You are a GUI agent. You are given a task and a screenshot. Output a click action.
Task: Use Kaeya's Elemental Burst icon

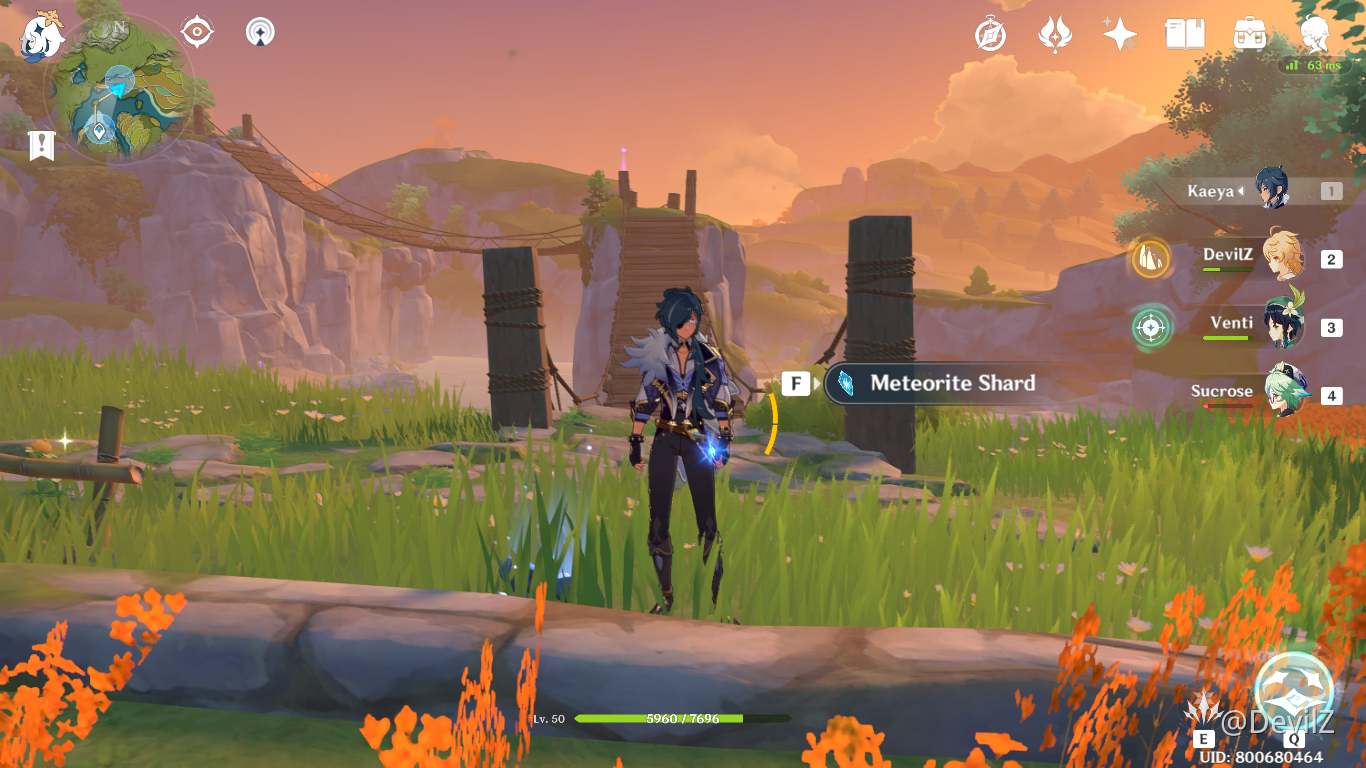tap(1294, 691)
